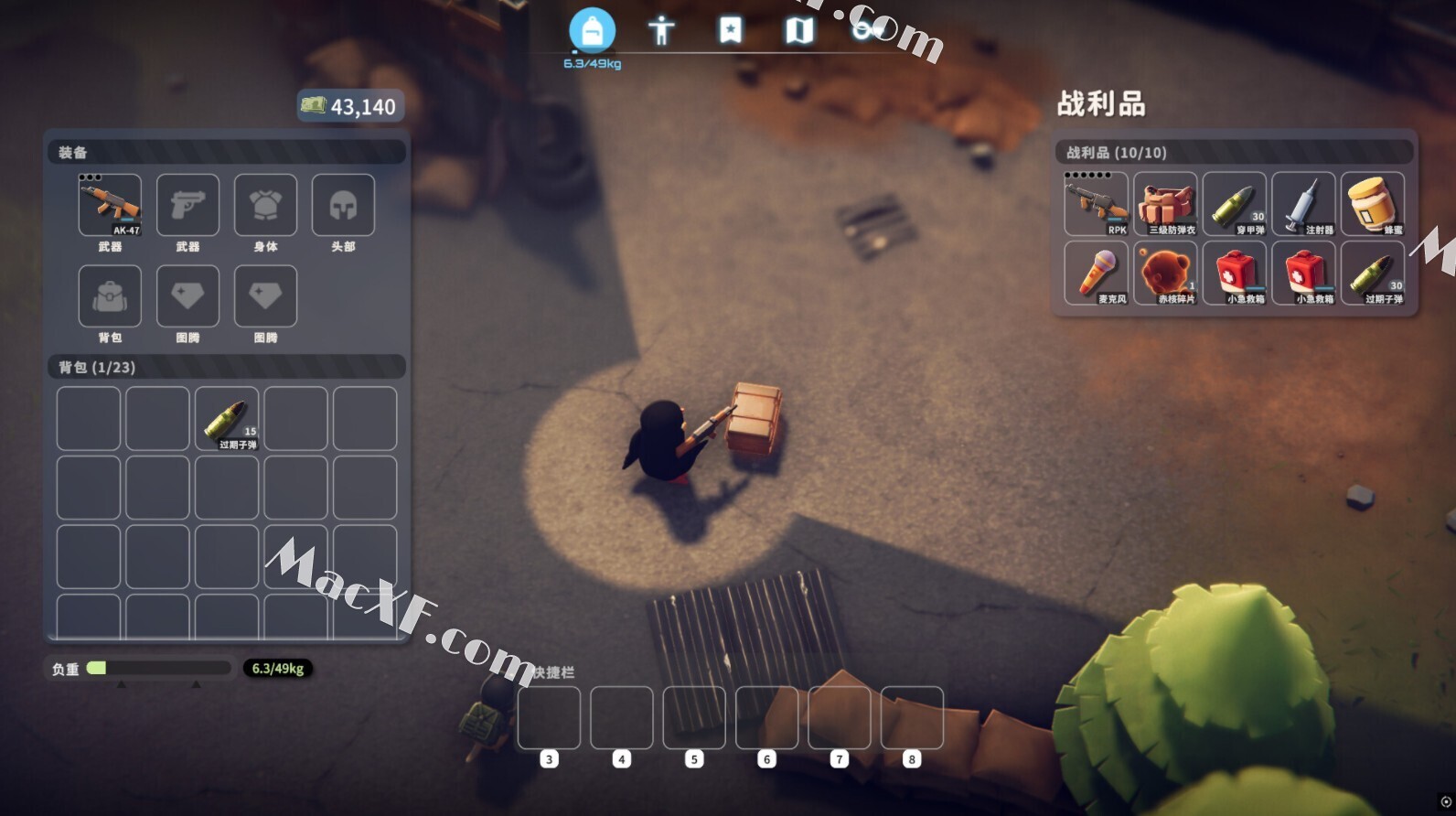Loot the level-three bulletproof vest

click(x=1166, y=204)
